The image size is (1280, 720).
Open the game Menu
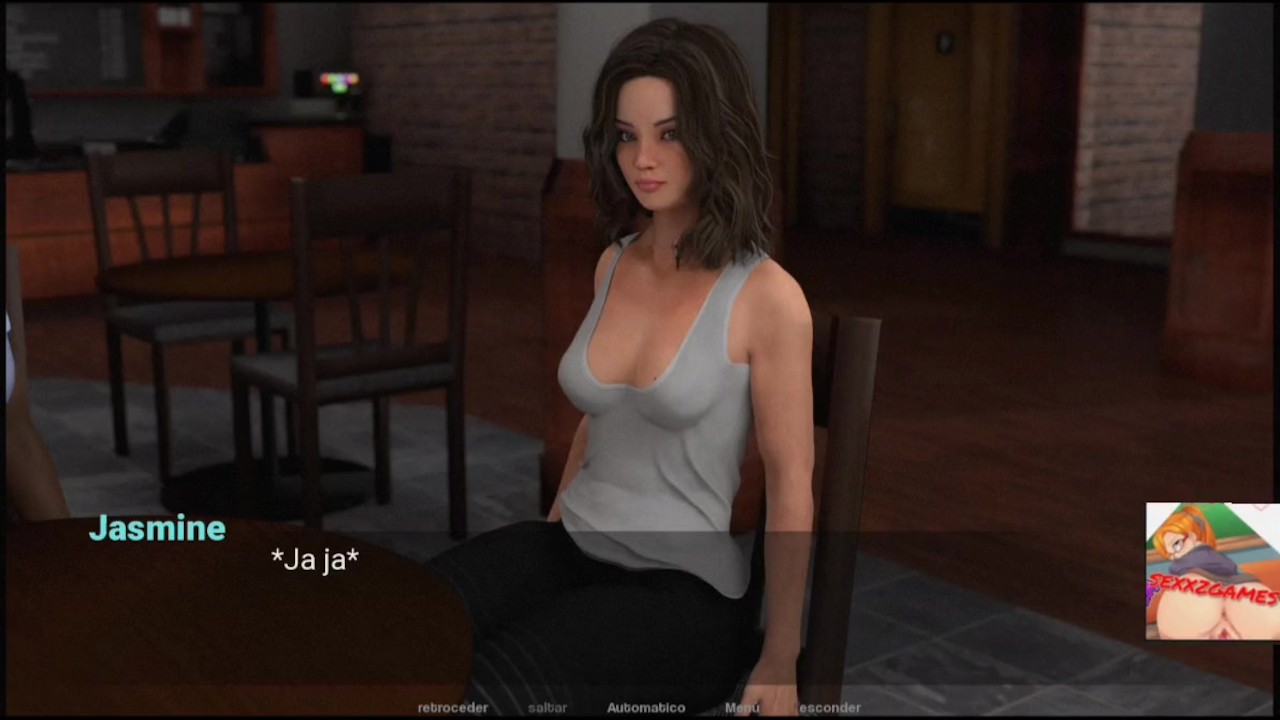point(742,708)
